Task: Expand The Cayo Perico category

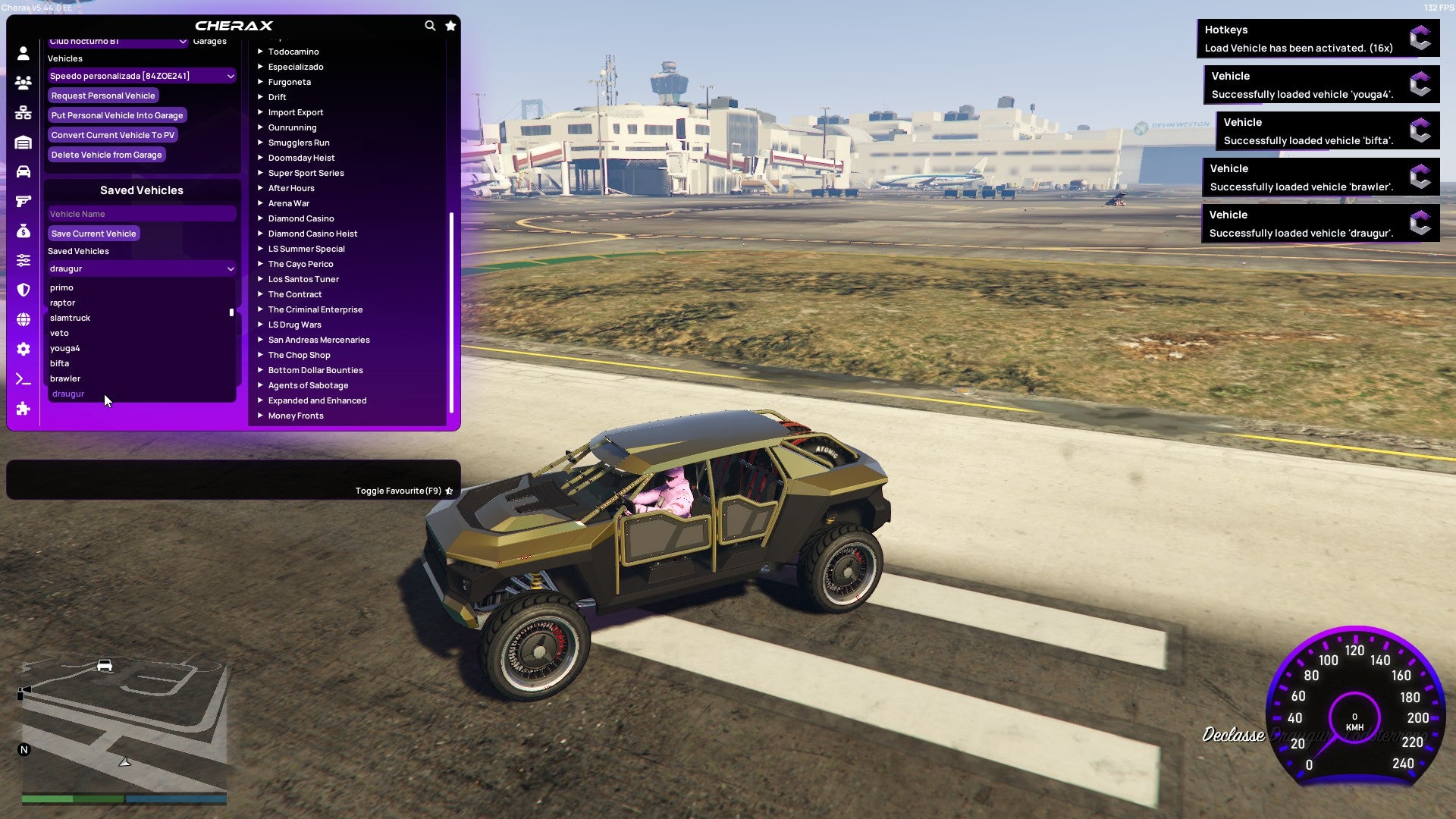Action: click(300, 264)
